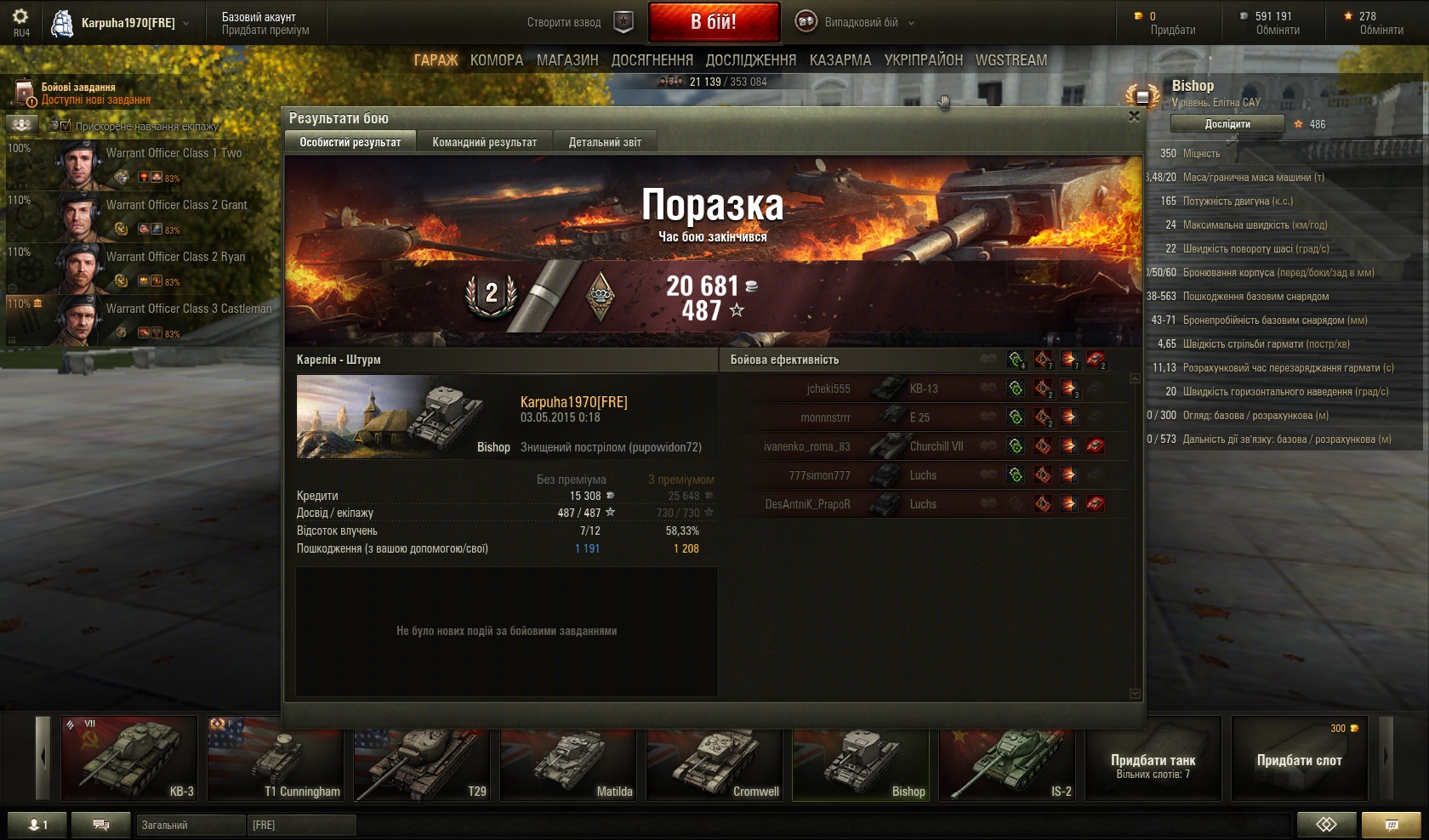Select the KB-3 tank in the carousel
1429x840 pixels.
[129, 758]
